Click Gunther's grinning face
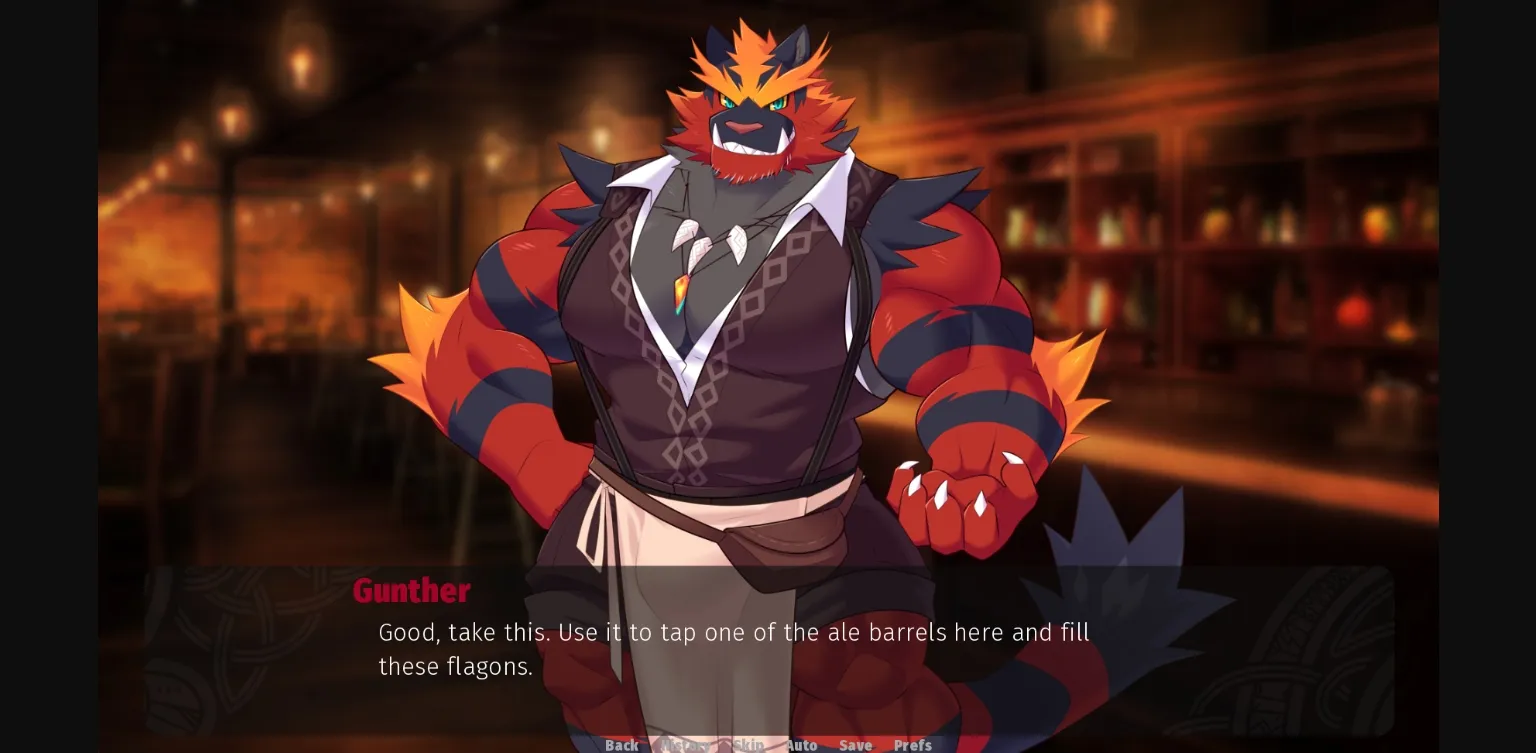1536x753 pixels. (x=745, y=120)
